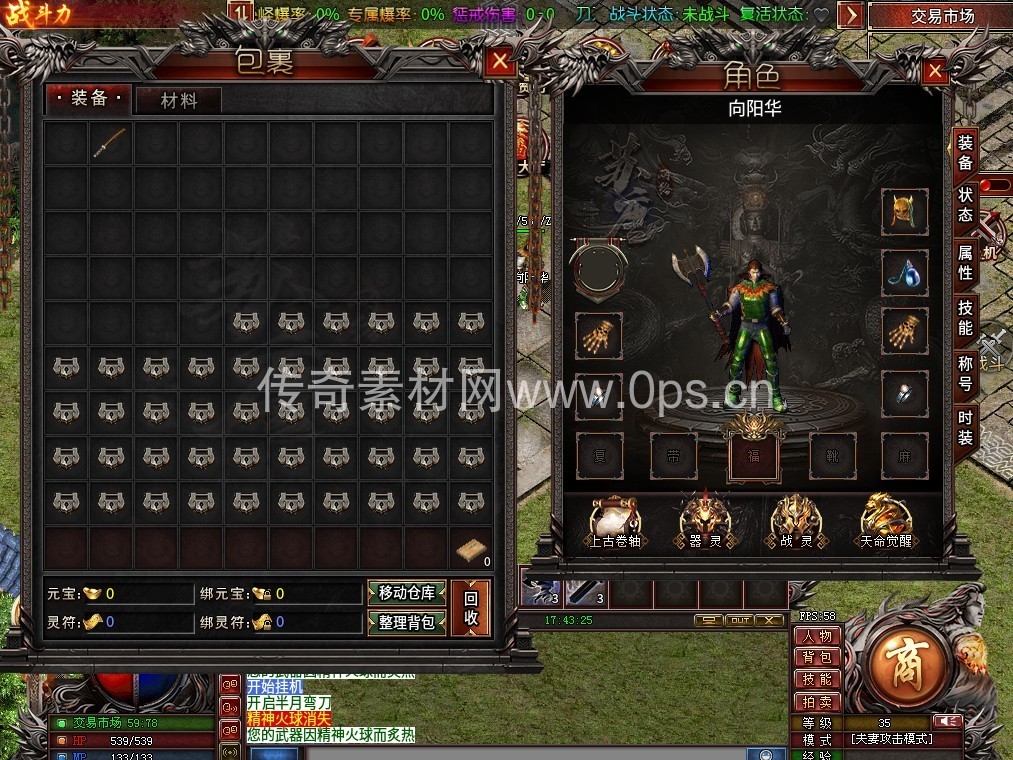Select the equipped golden helmet slot
This screenshot has height=760, width=1013.
[904, 212]
